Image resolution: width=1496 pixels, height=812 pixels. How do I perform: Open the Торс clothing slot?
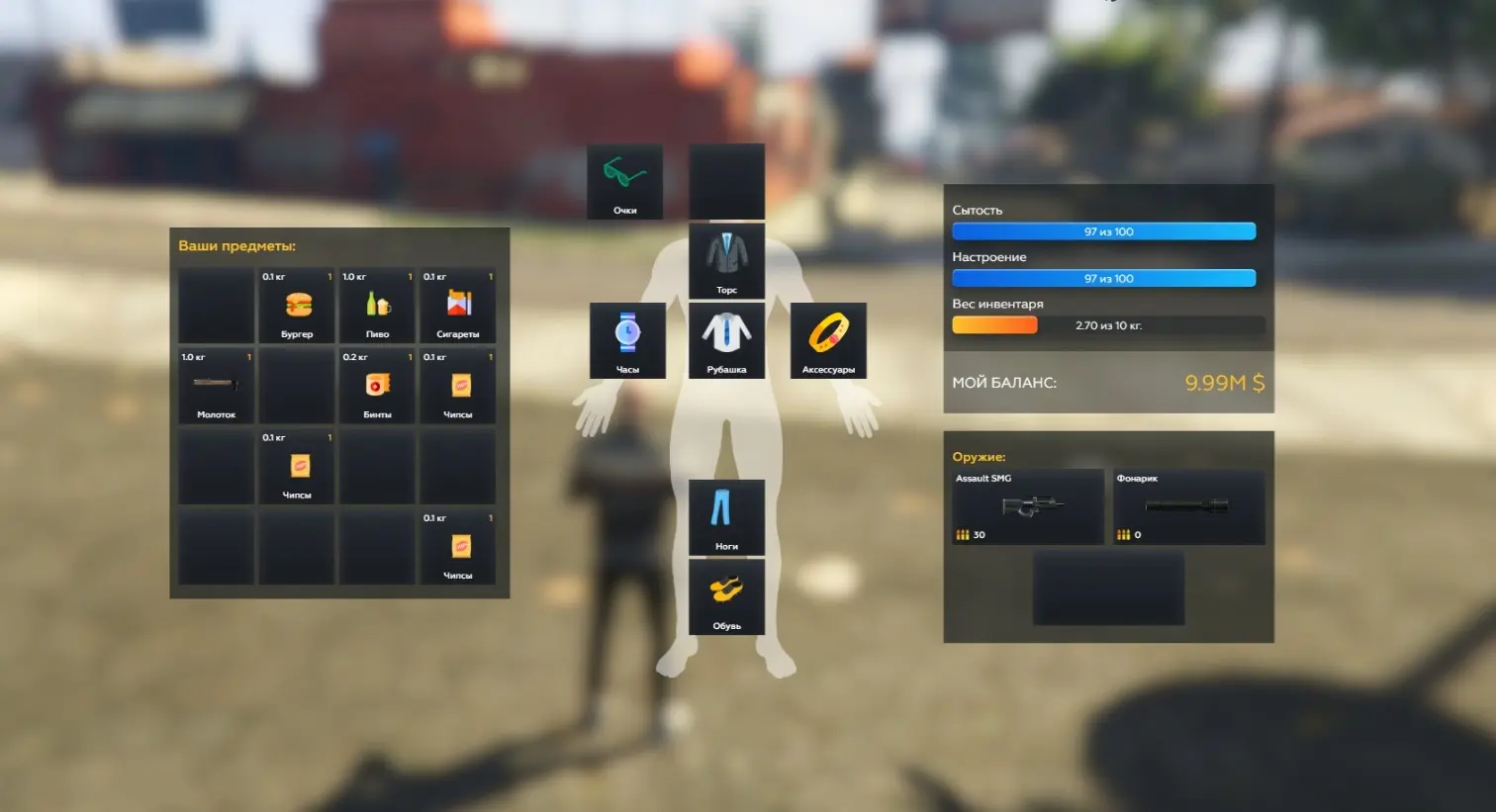click(726, 261)
